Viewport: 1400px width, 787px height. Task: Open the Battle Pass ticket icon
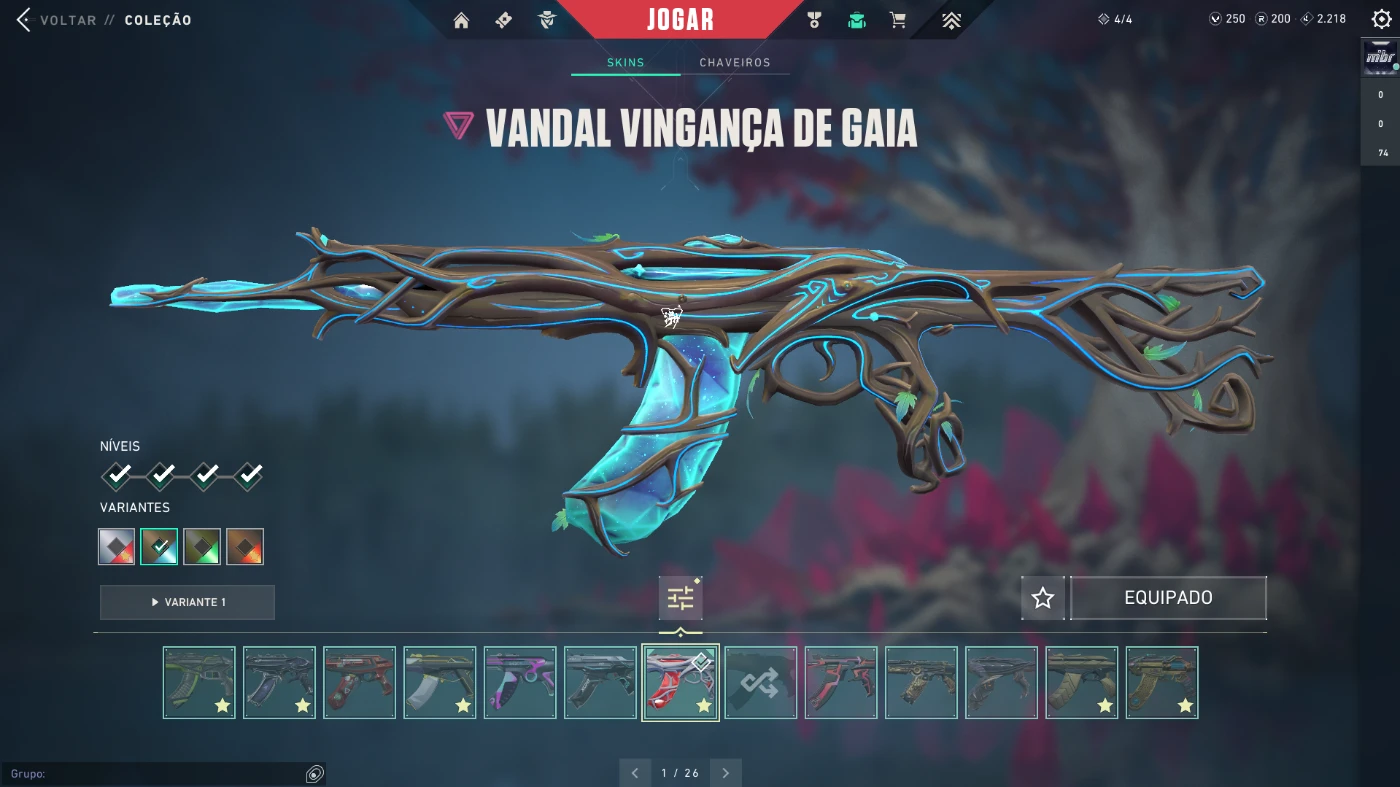click(x=503, y=20)
